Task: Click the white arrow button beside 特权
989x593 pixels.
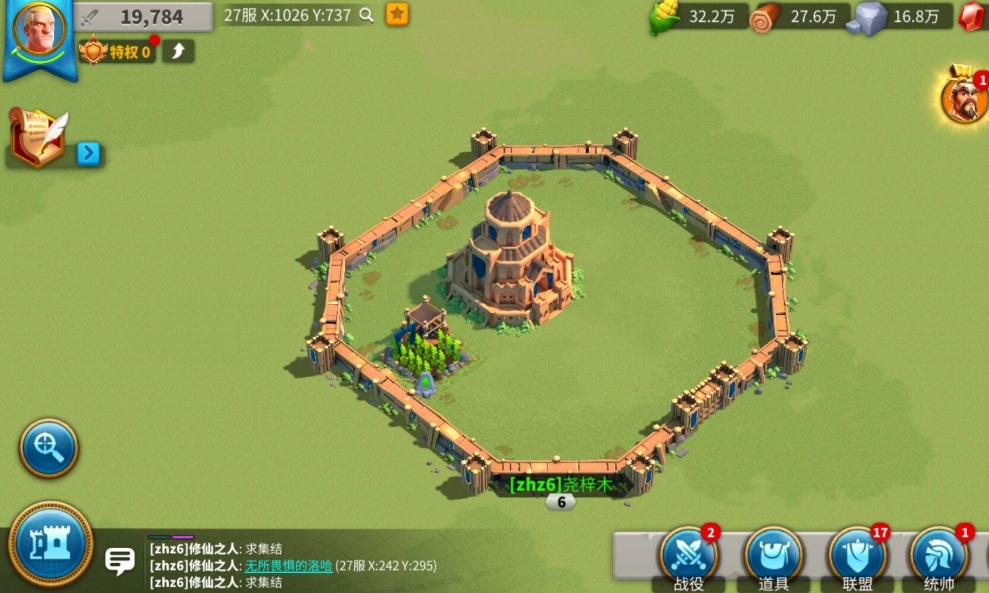Action: pos(178,51)
